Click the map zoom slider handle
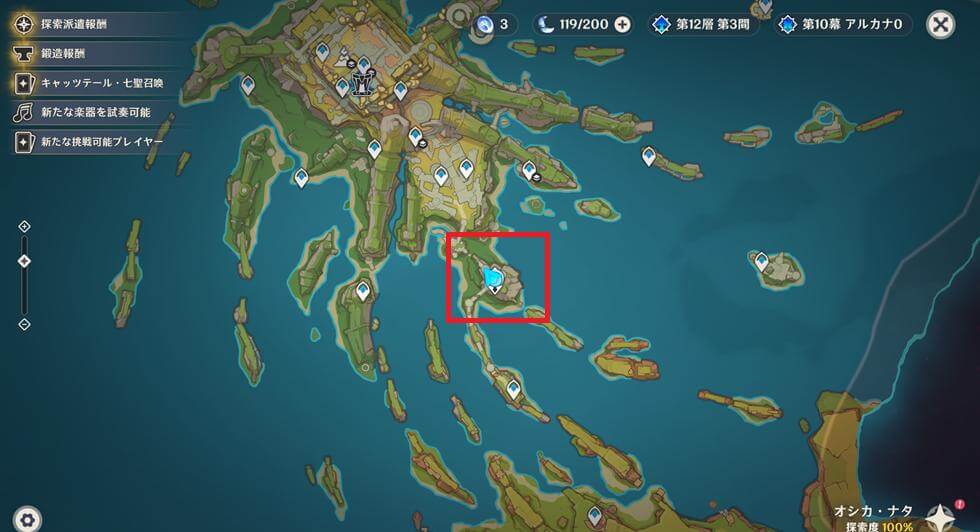980x532 pixels. coord(25,261)
